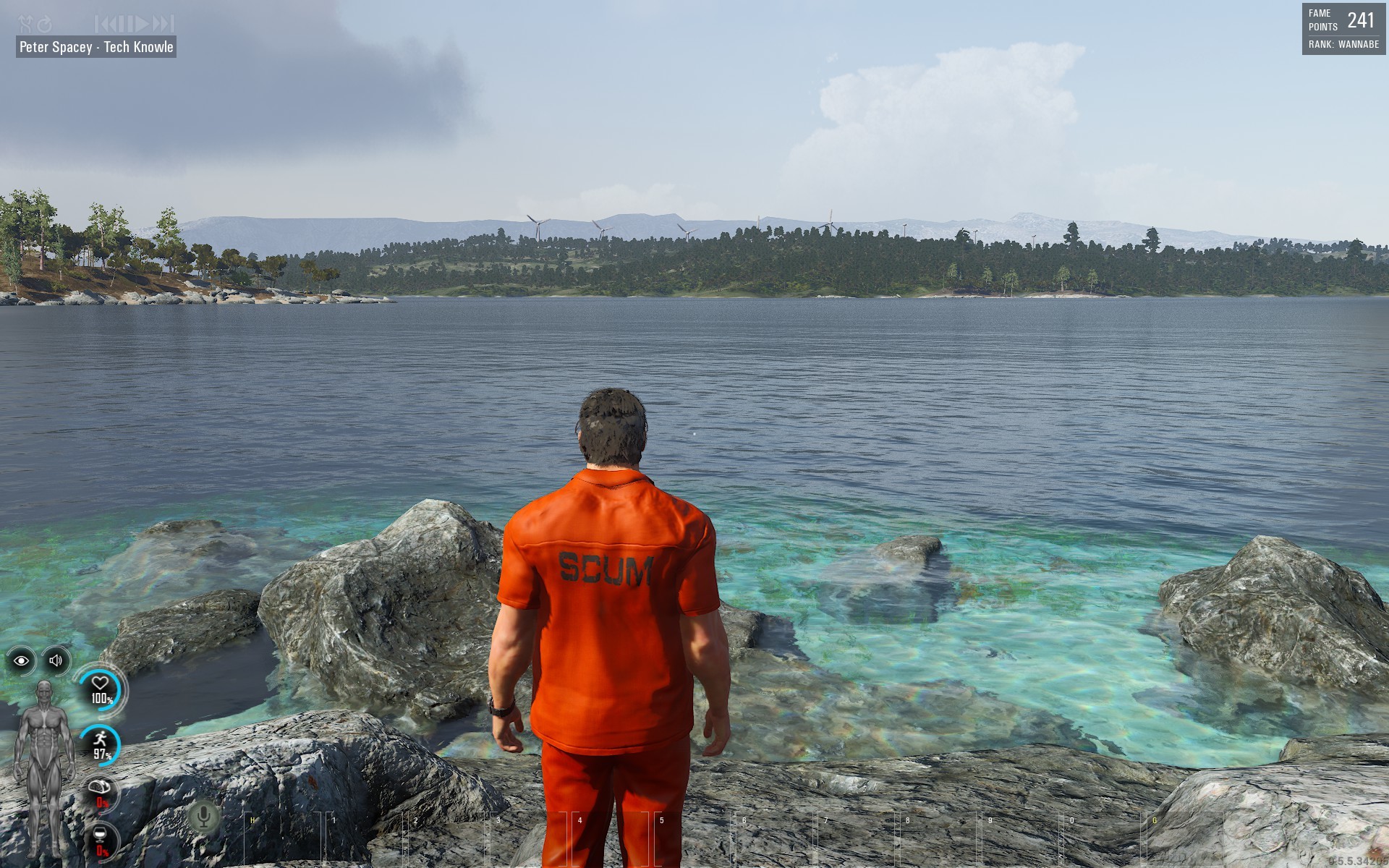Click the speaker noise indicator icon
Image resolution: width=1389 pixels, height=868 pixels.
coord(56,660)
